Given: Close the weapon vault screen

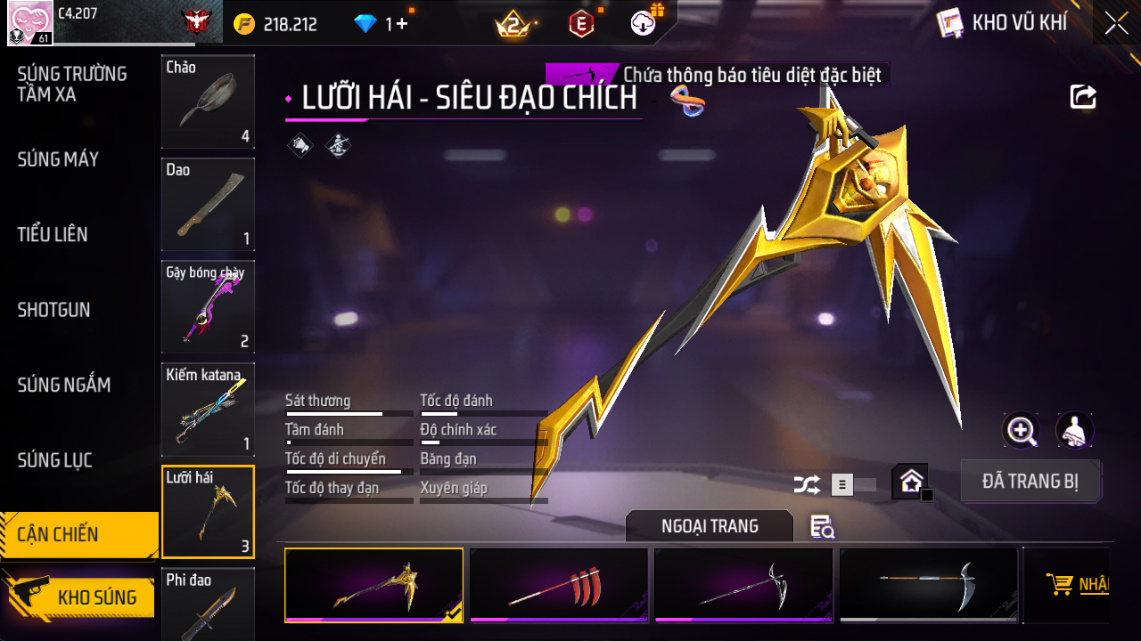Looking at the screenshot, I should pos(1116,23).
